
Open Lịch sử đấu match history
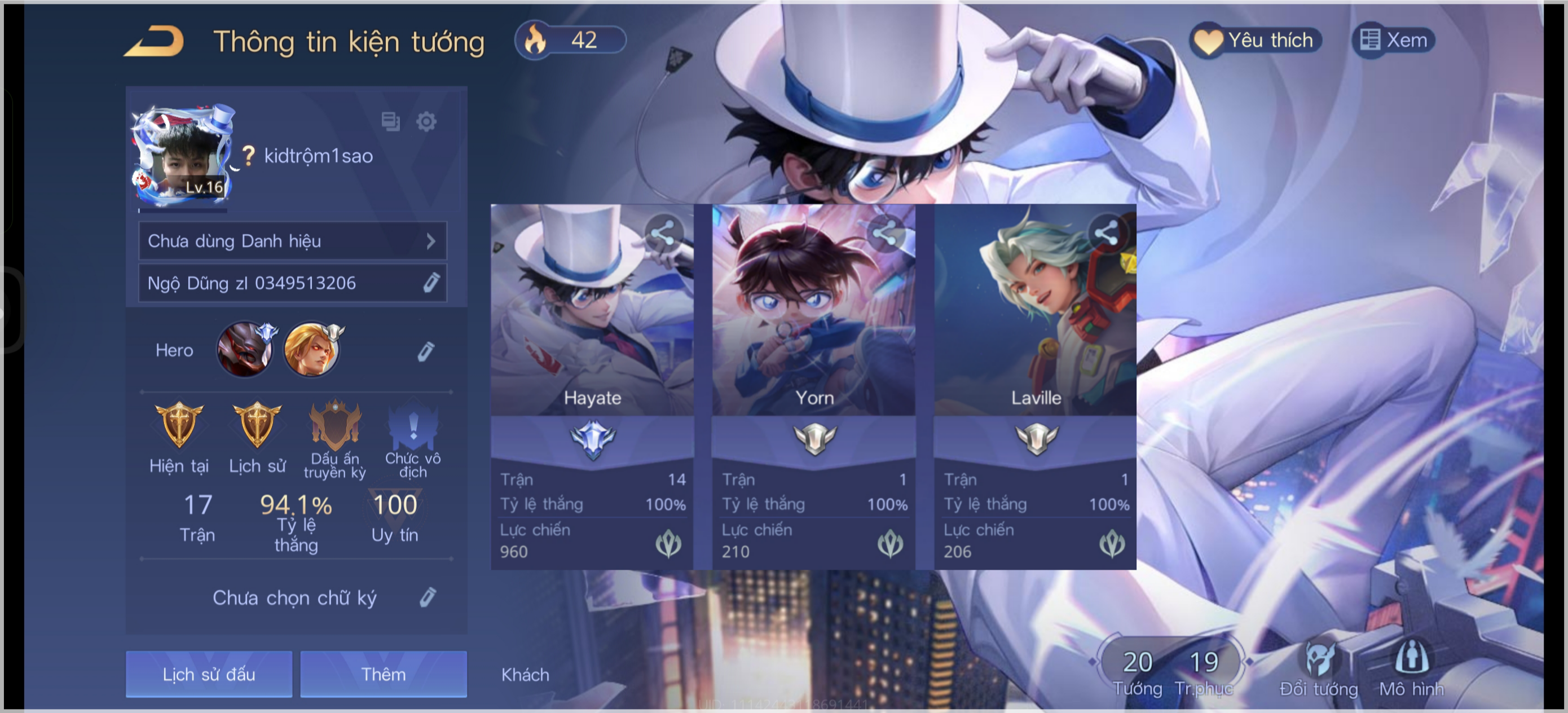tap(209, 674)
